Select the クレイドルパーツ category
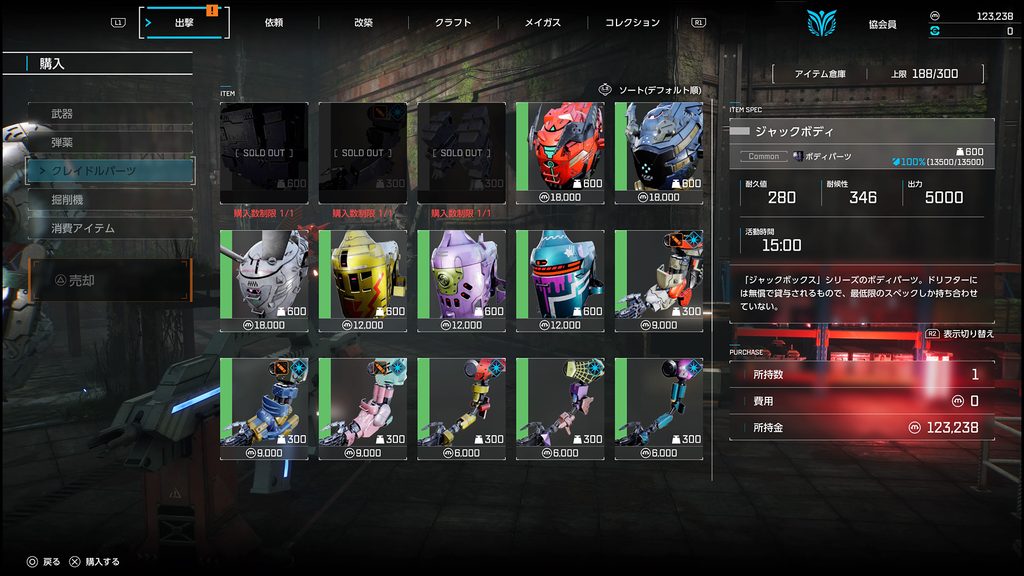The height and width of the screenshot is (576, 1024). (x=110, y=171)
